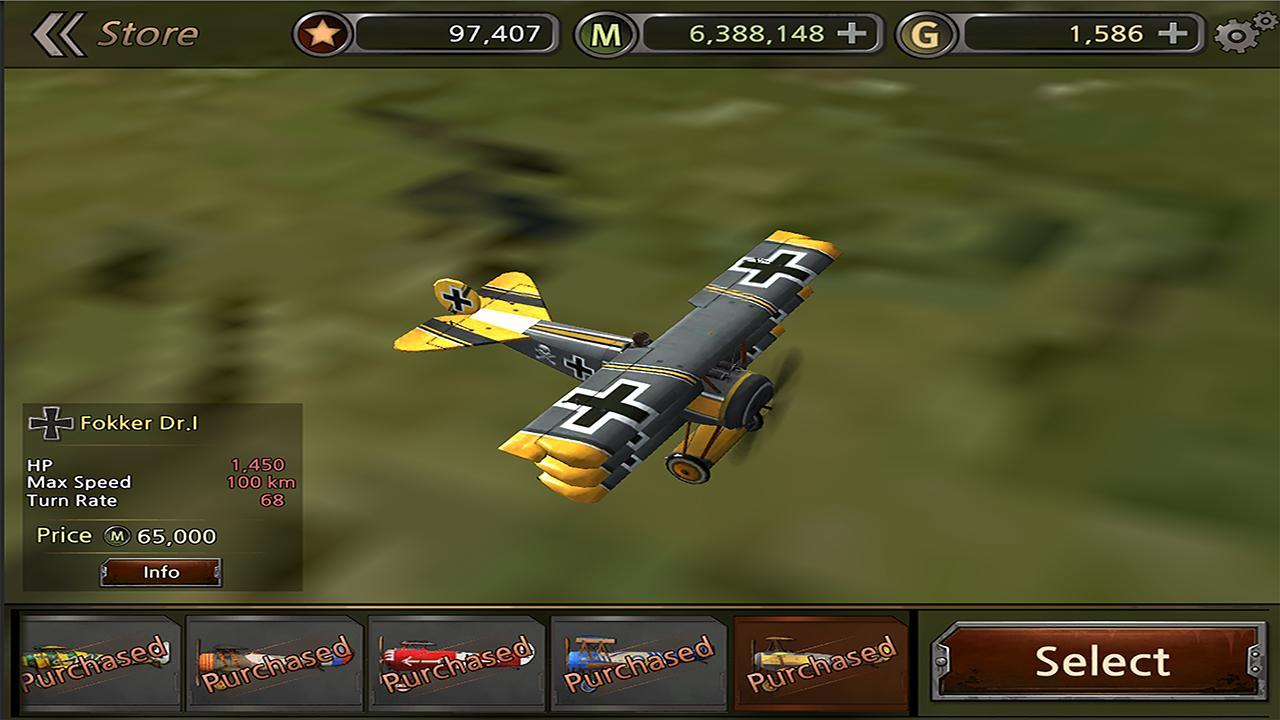Open the Info panel for Fokker Dr.I
The height and width of the screenshot is (720, 1280).
pyautogui.click(x=162, y=572)
